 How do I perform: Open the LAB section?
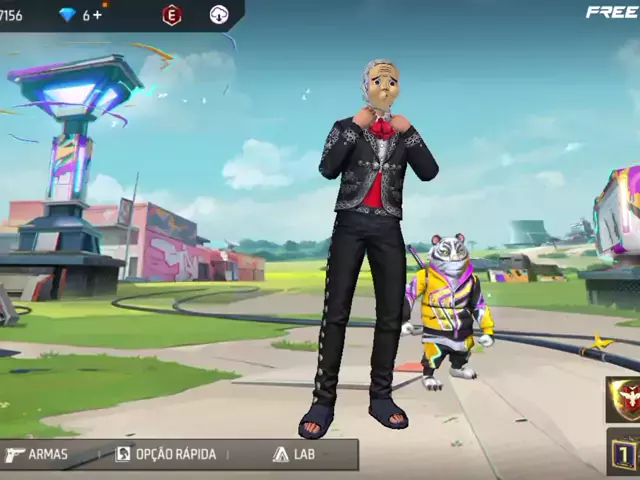(294, 454)
